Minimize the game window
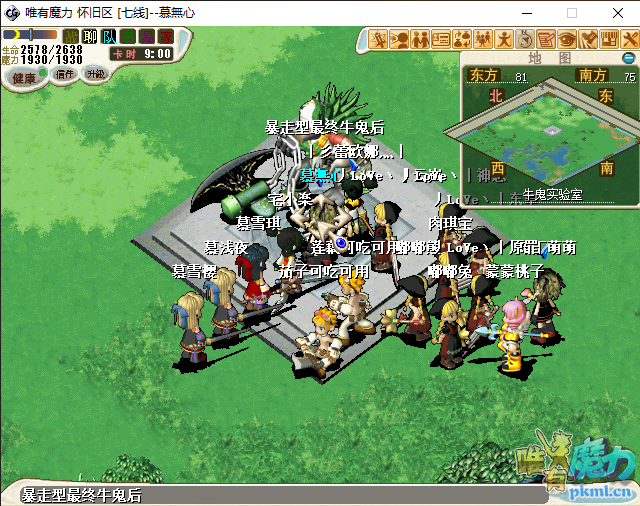Image resolution: width=640 pixels, height=506 pixels. pos(526,13)
